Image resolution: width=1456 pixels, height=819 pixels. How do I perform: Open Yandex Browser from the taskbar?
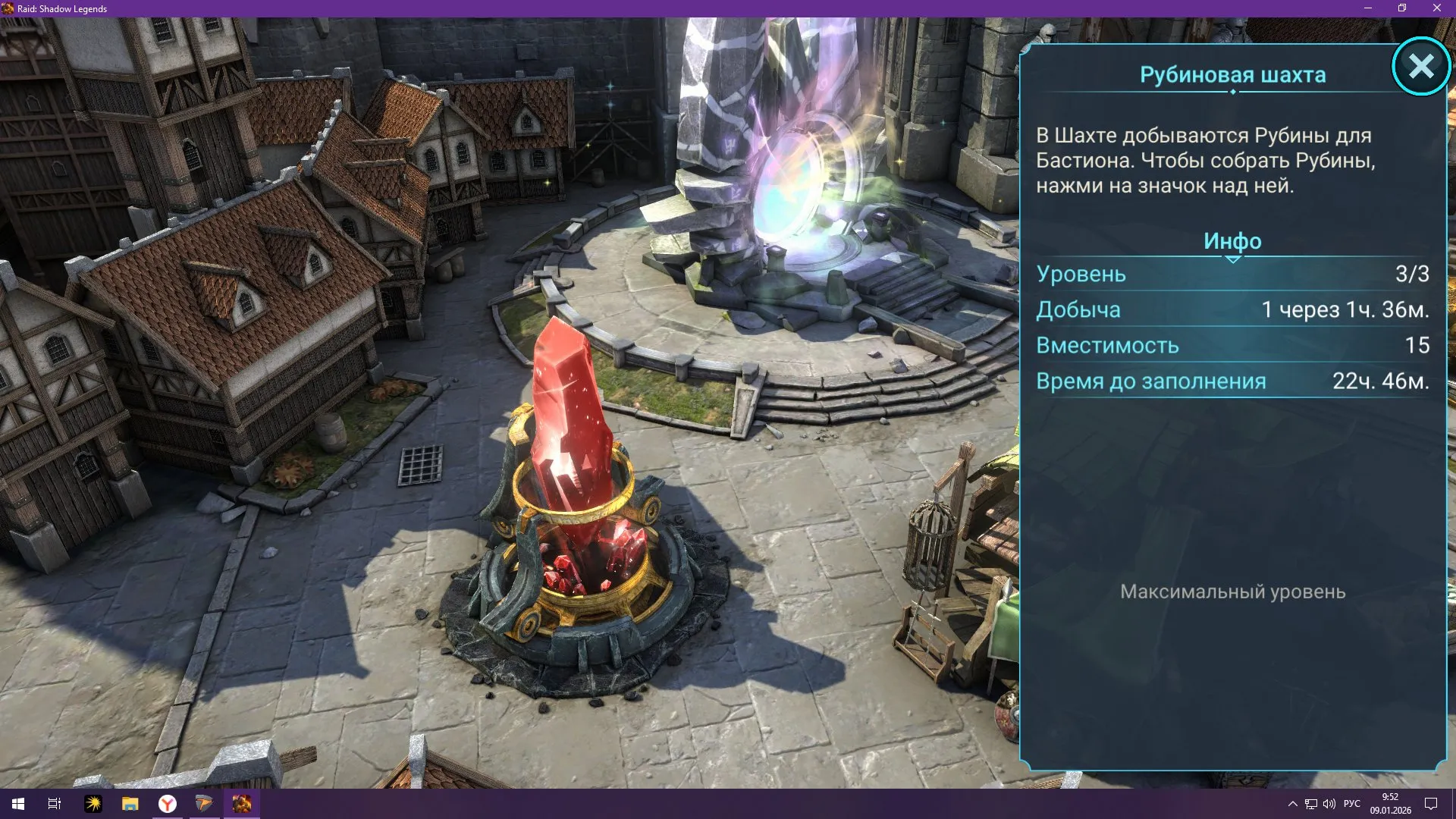[x=169, y=804]
